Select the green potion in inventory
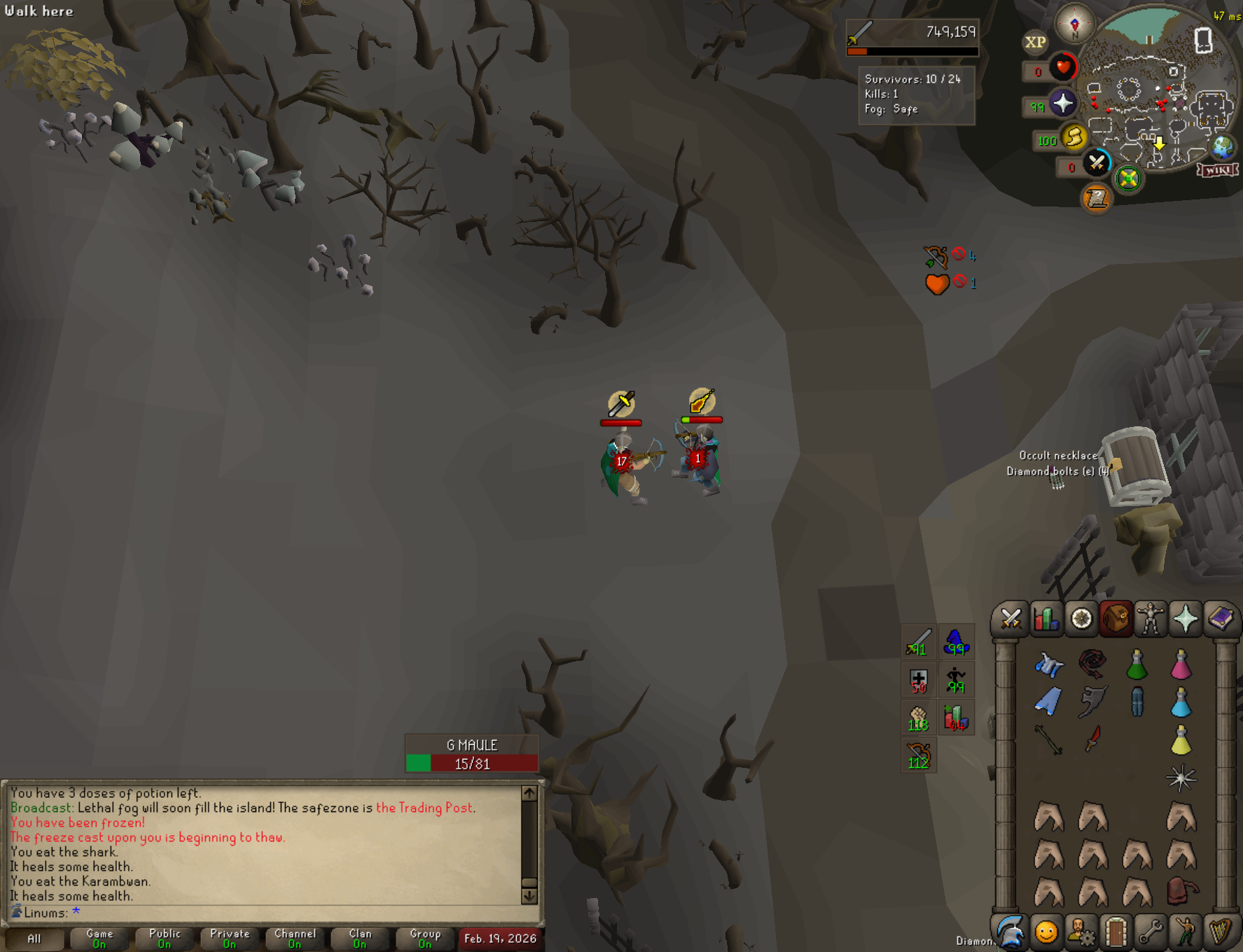 point(1137,665)
